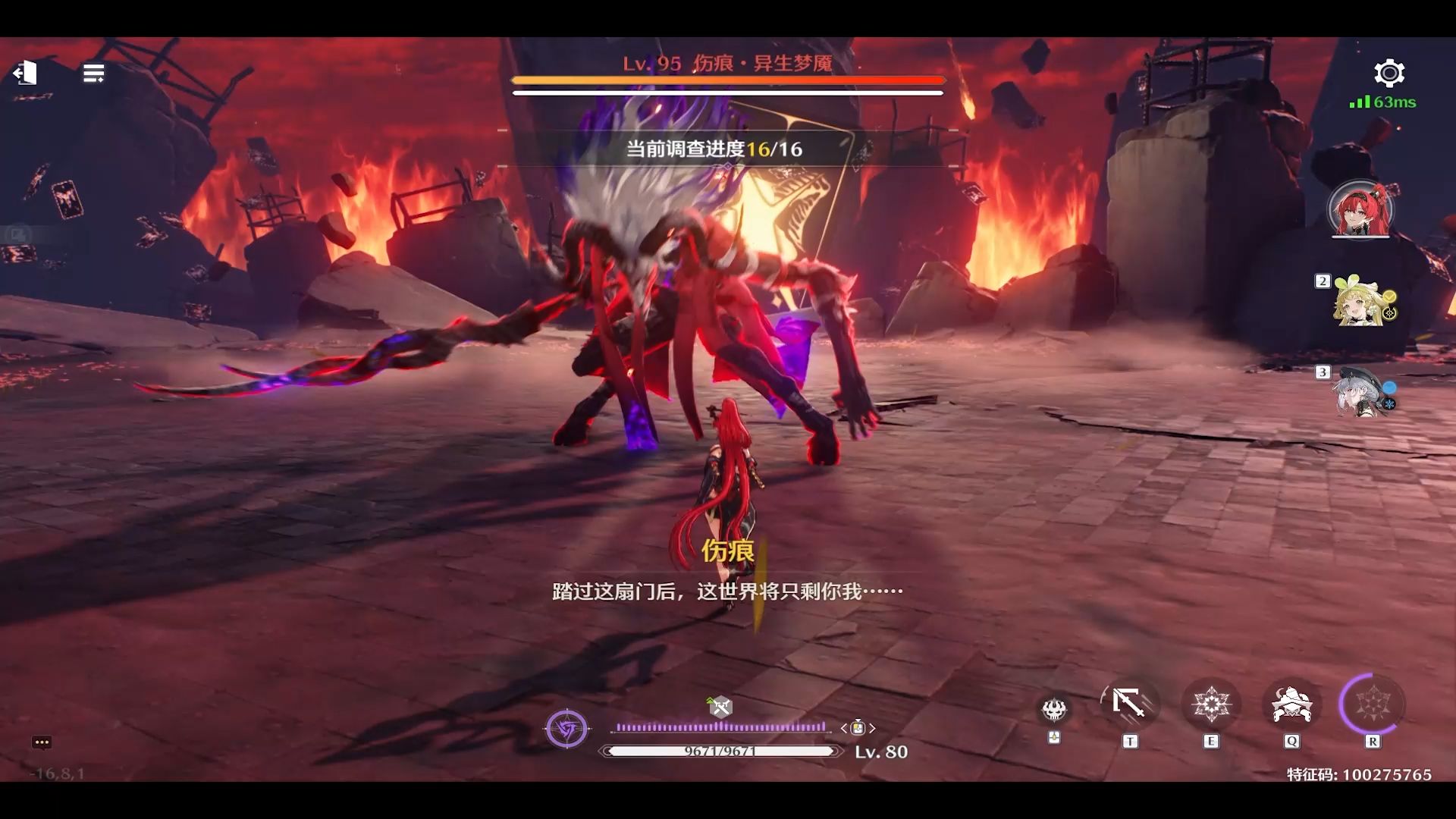Click the exit door icon
This screenshot has height=819, width=1456.
tap(25, 73)
